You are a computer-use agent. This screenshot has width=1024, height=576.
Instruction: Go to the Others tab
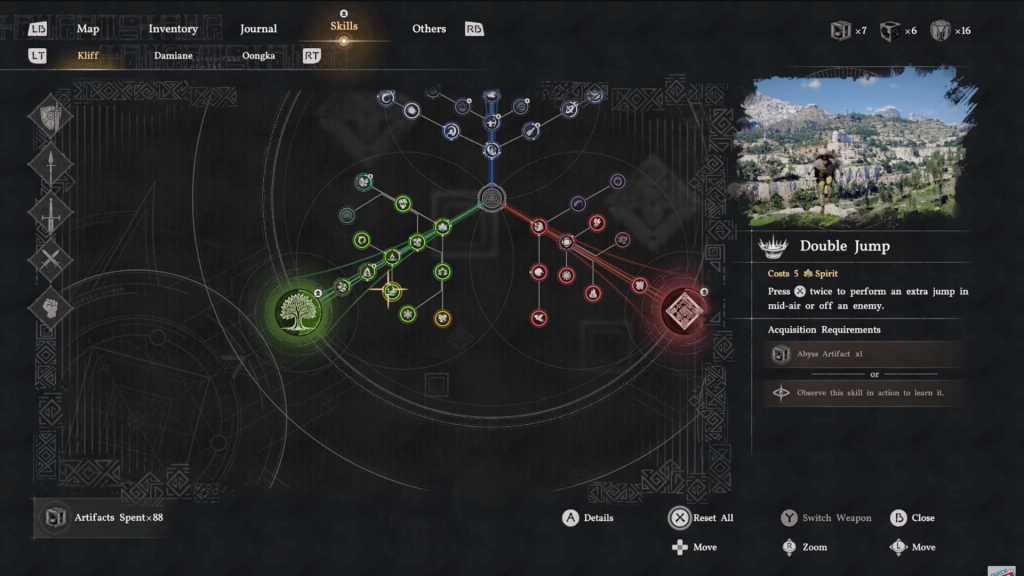(429, 29)
